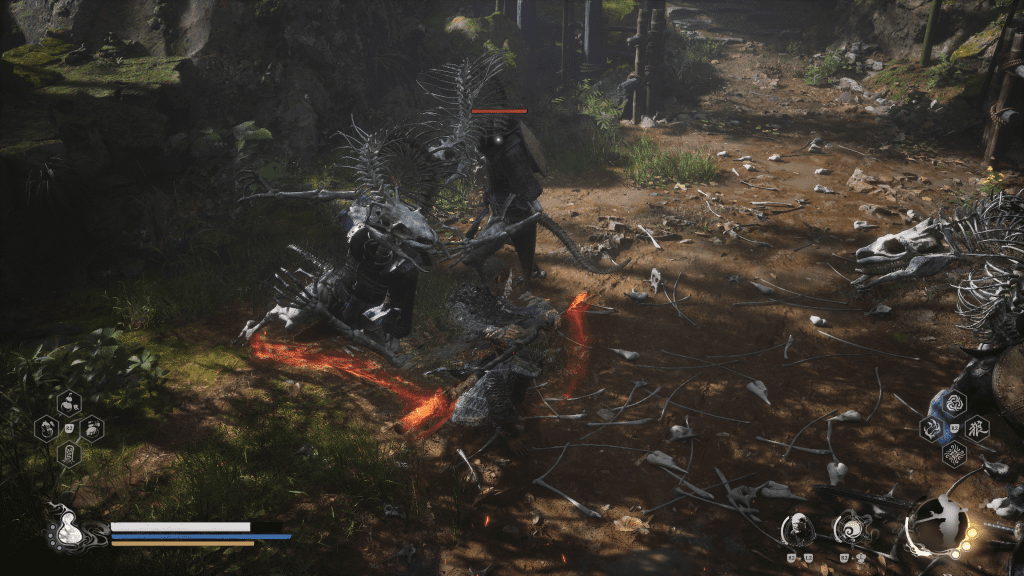Trigger the 狼 wolf transformation spell

(x=977, y=429)
